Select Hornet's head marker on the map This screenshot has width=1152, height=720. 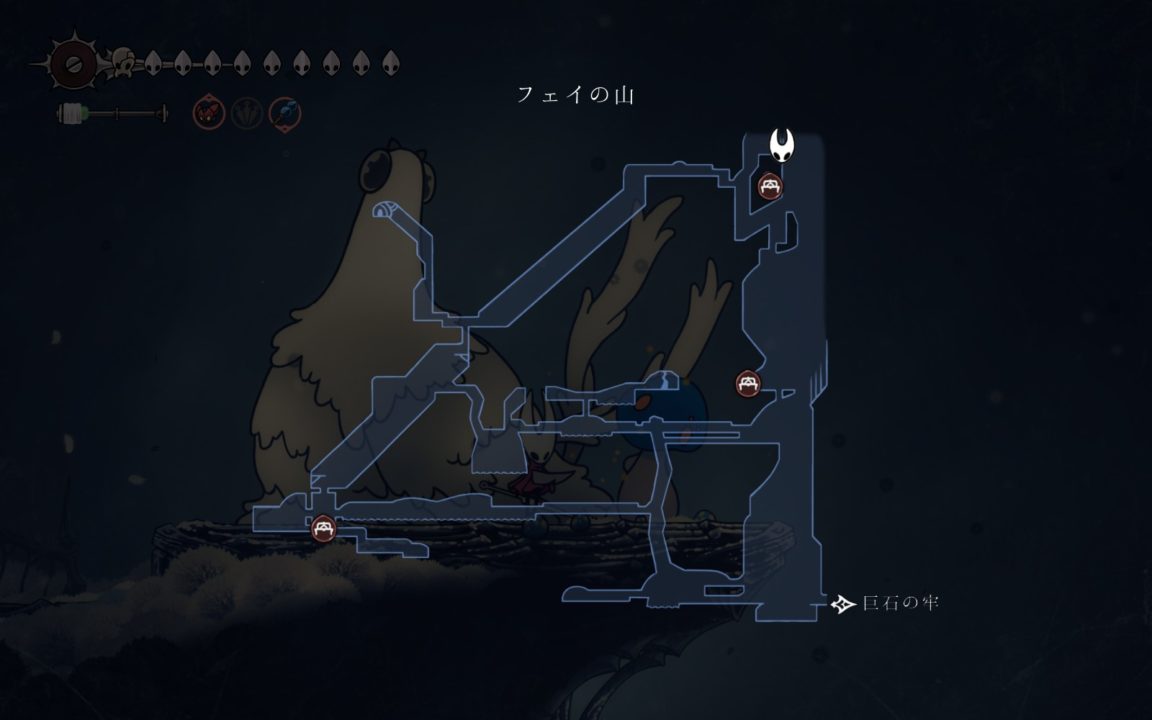tap(783, 148)
